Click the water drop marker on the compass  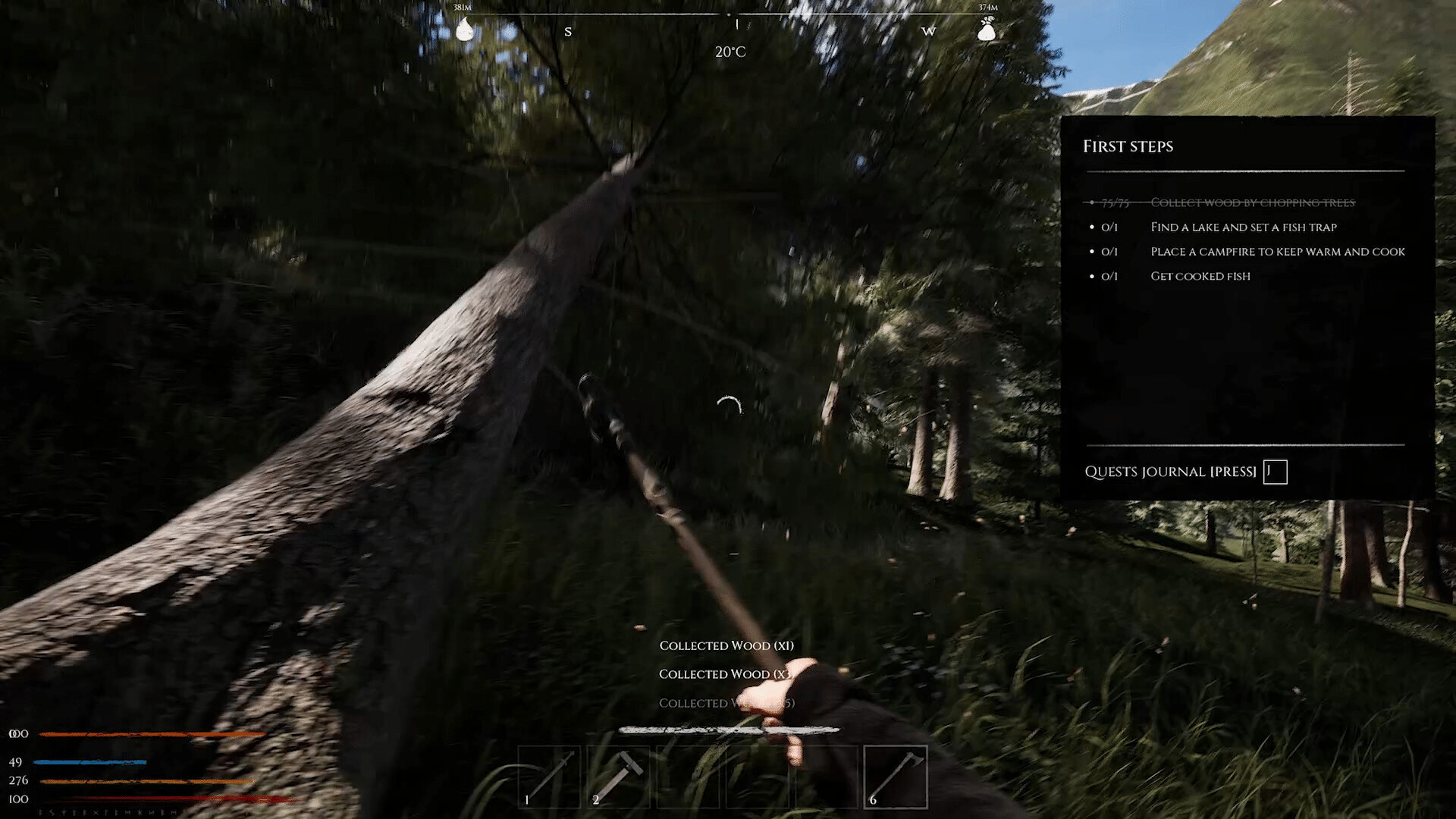point(464,30)
